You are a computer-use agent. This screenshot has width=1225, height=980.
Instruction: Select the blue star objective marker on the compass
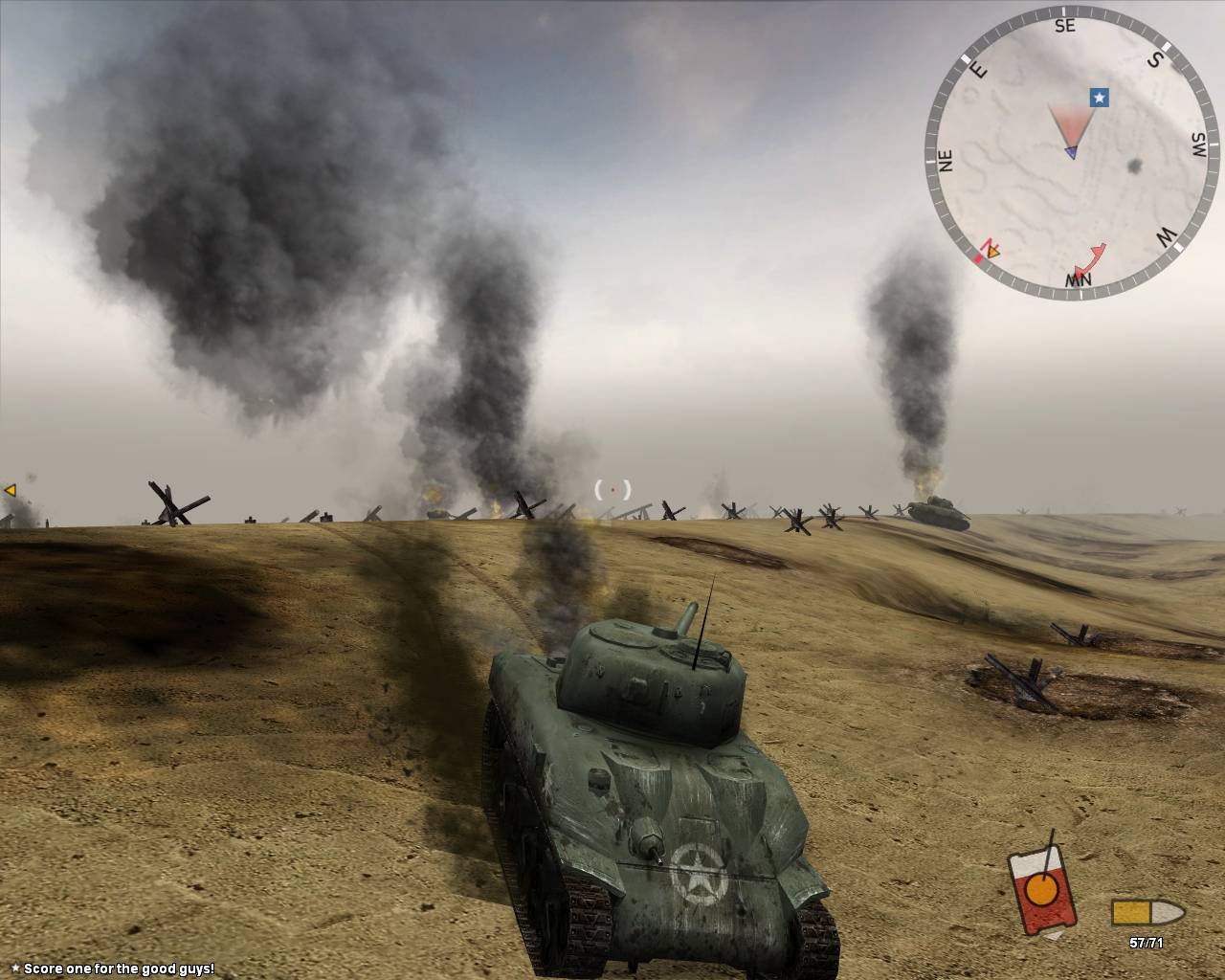[1100, 98]
